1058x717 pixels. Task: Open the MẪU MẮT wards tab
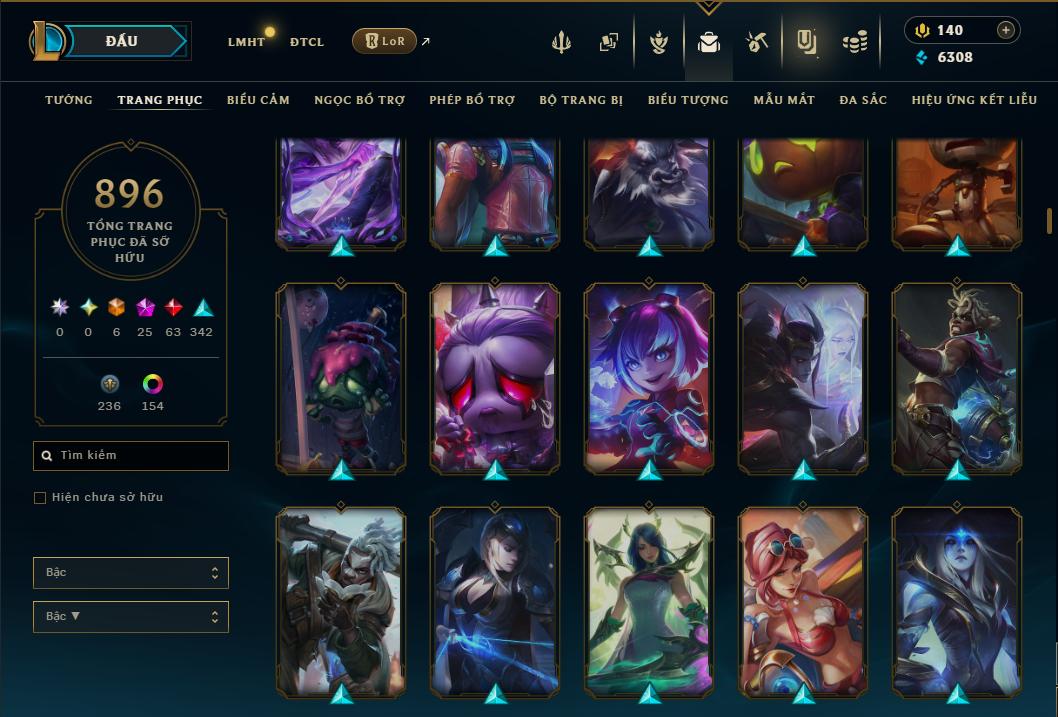tap(784, 100)
